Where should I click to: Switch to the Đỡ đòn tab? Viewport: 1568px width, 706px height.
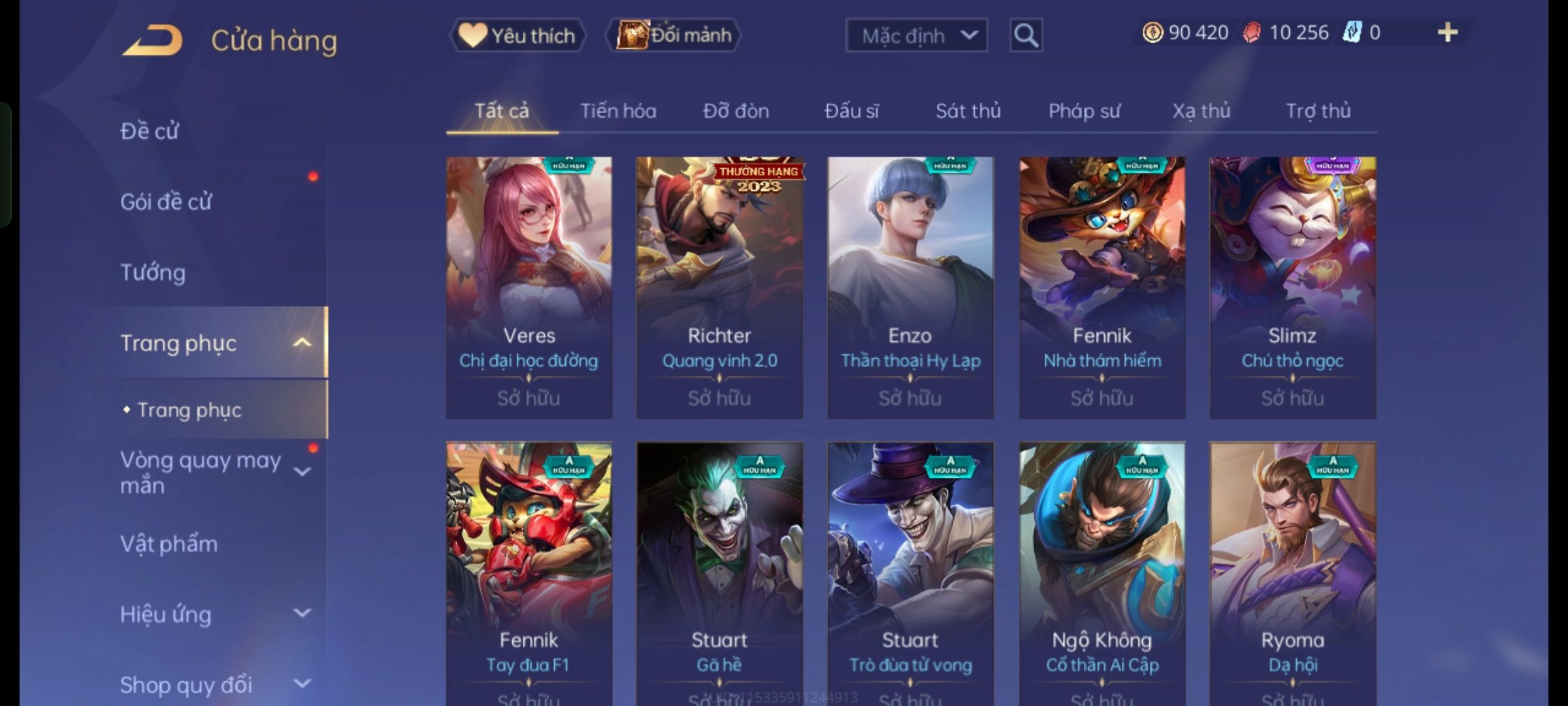(x=736, y=111)
